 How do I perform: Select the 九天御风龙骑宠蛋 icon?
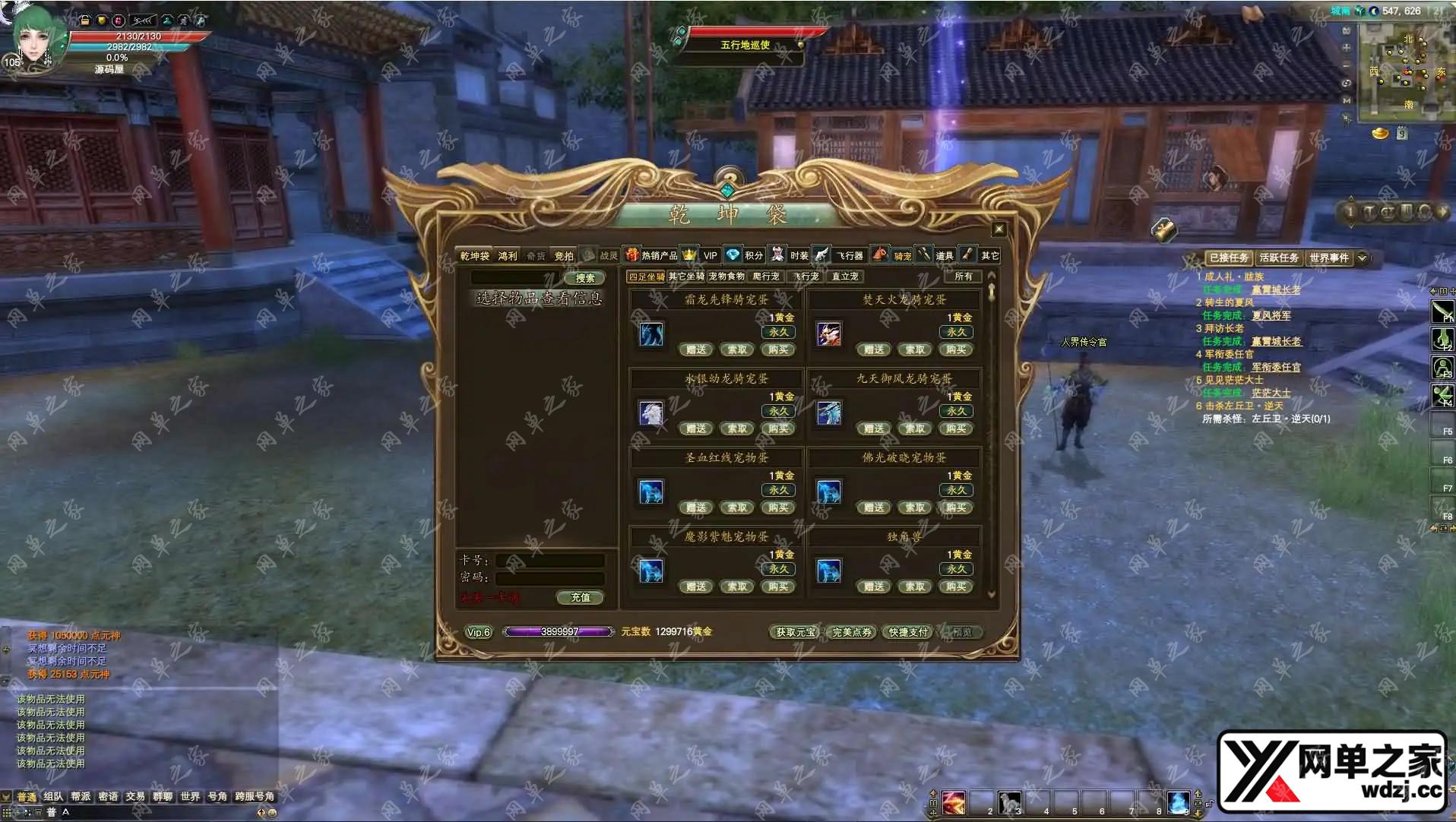tap(829, 413)
